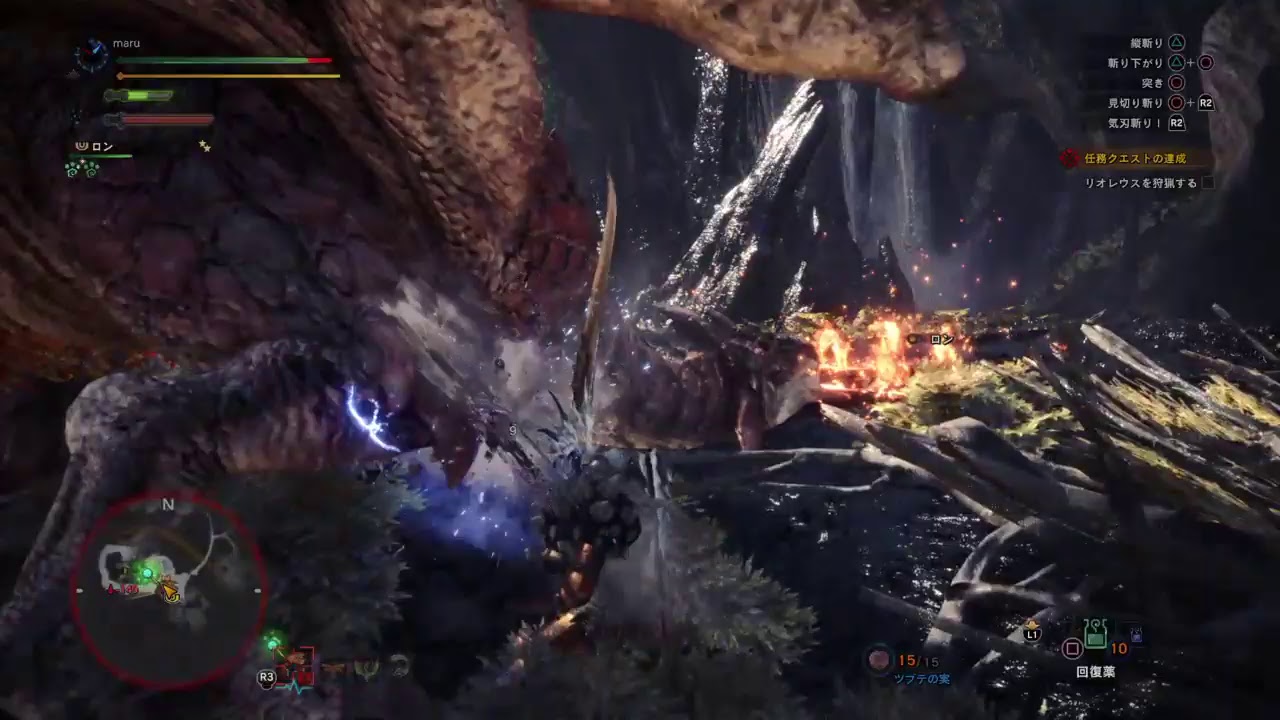Open the scoutfly marker on the minimap

[x=146, y=572]
